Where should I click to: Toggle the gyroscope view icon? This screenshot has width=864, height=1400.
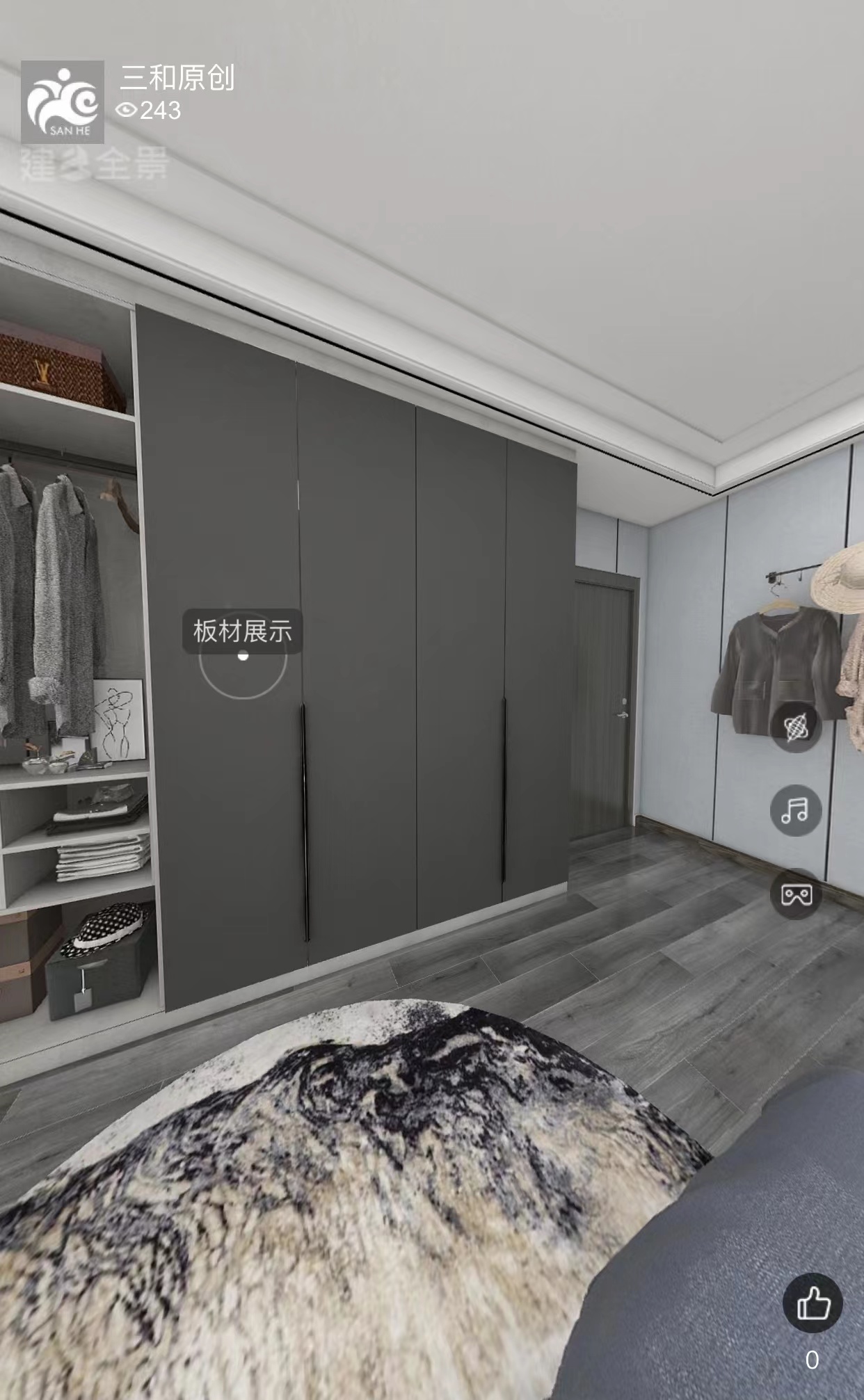tap(796, 727)
